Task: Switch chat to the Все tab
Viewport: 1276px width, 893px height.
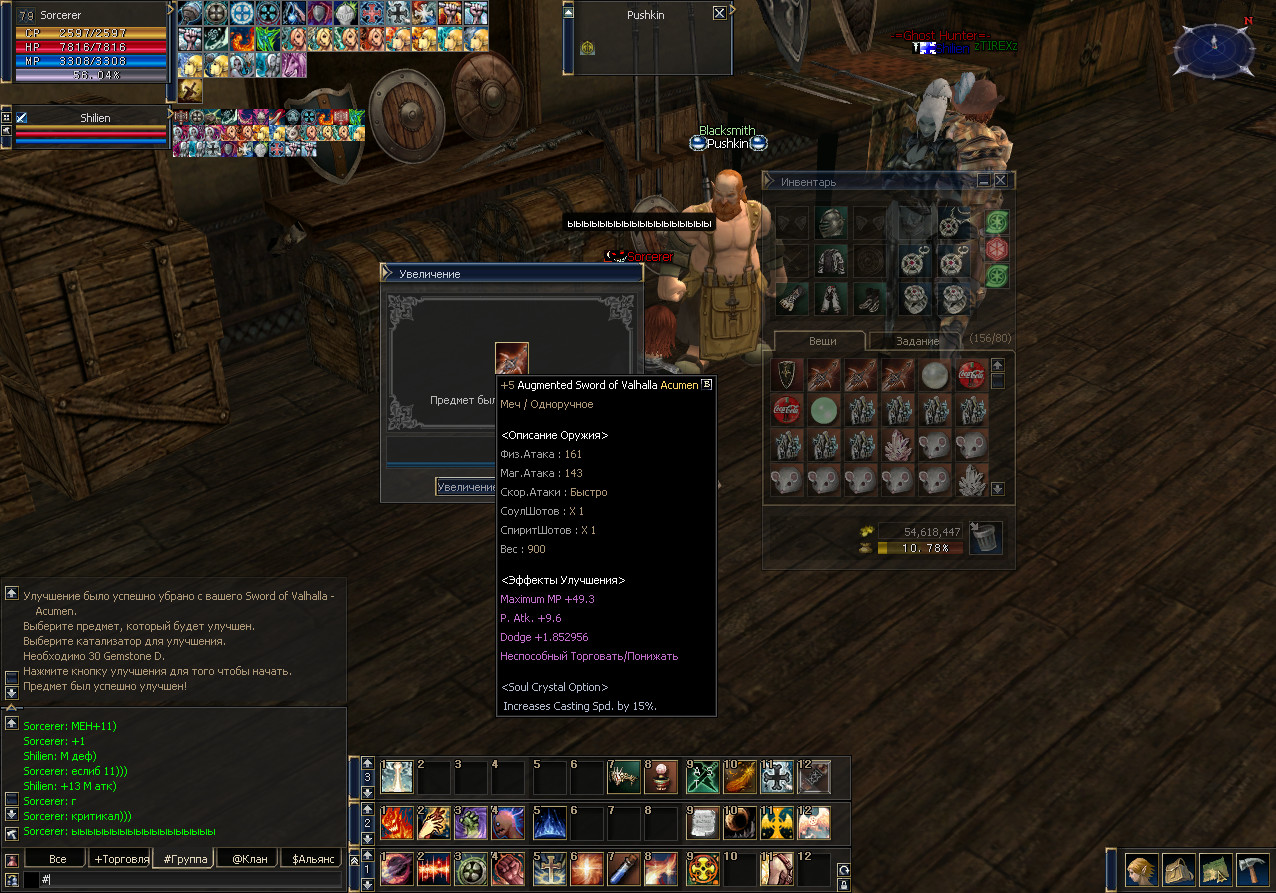Action: click(x=57, y=859)
